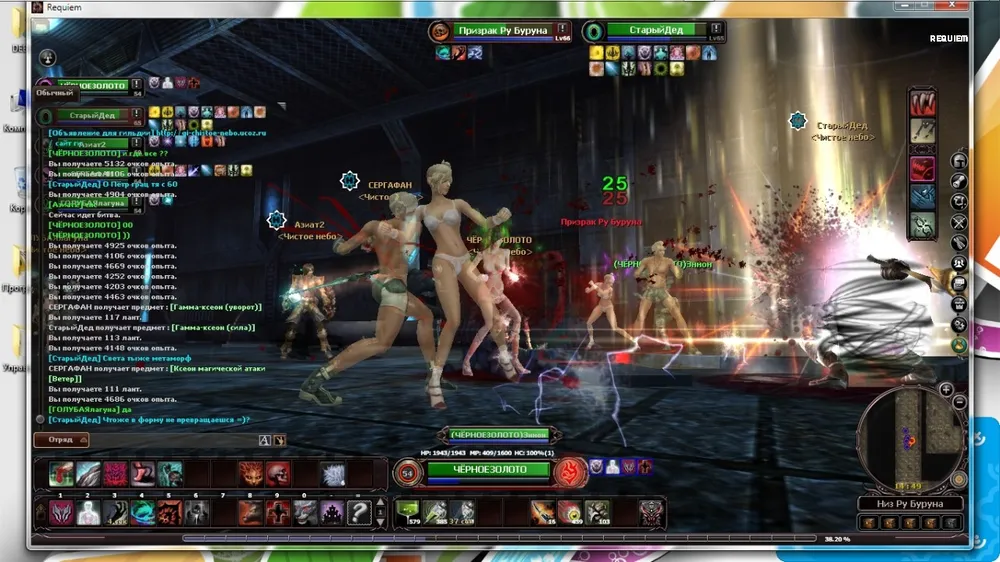Viewport: 1000px width, 562px height.
Task: Use the dark castle hotbar skill
Action: click(x=330, y=513)
